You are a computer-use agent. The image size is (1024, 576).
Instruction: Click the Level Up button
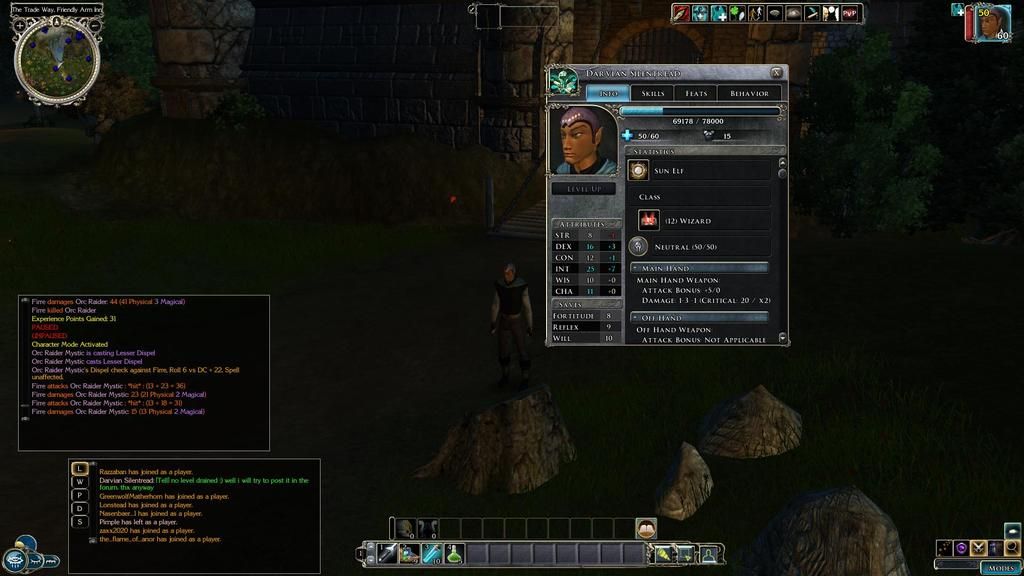pyautogui.click(x=583, y=188)
